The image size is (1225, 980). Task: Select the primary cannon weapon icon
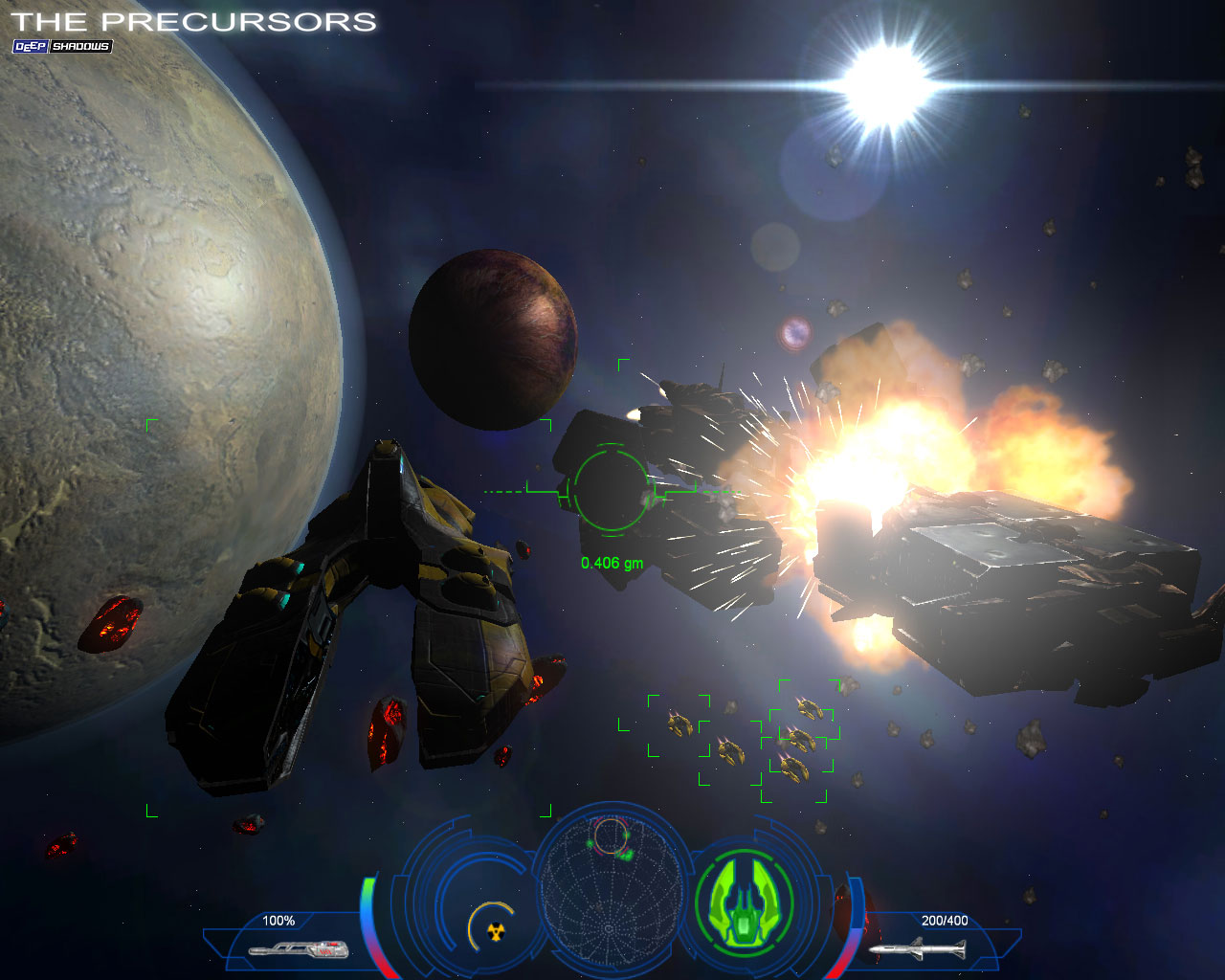[298, 948]
